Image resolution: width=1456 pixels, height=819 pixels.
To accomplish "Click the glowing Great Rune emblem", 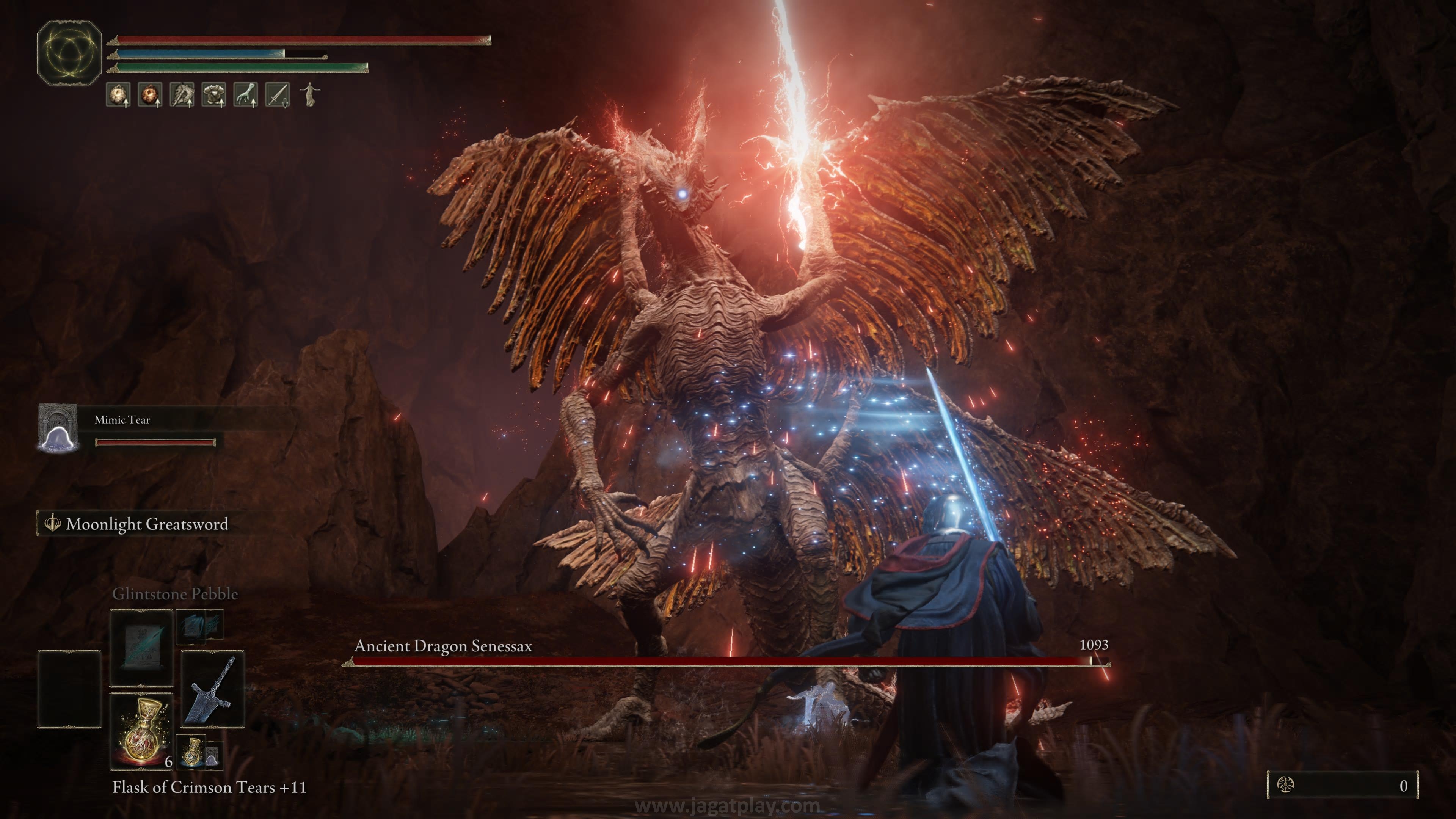I will point(69,53).
